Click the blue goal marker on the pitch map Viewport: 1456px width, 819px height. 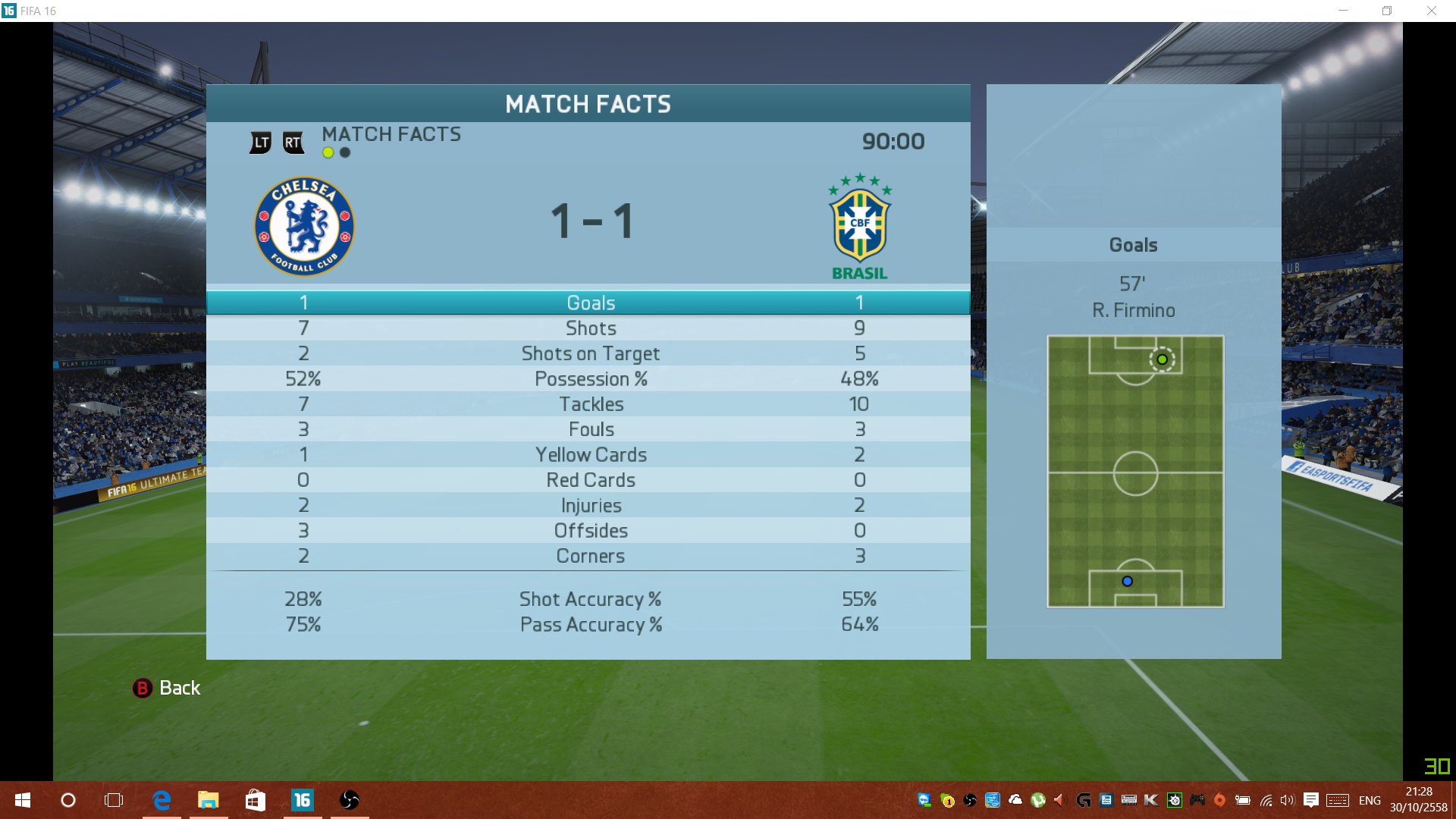pos(1128,582)
